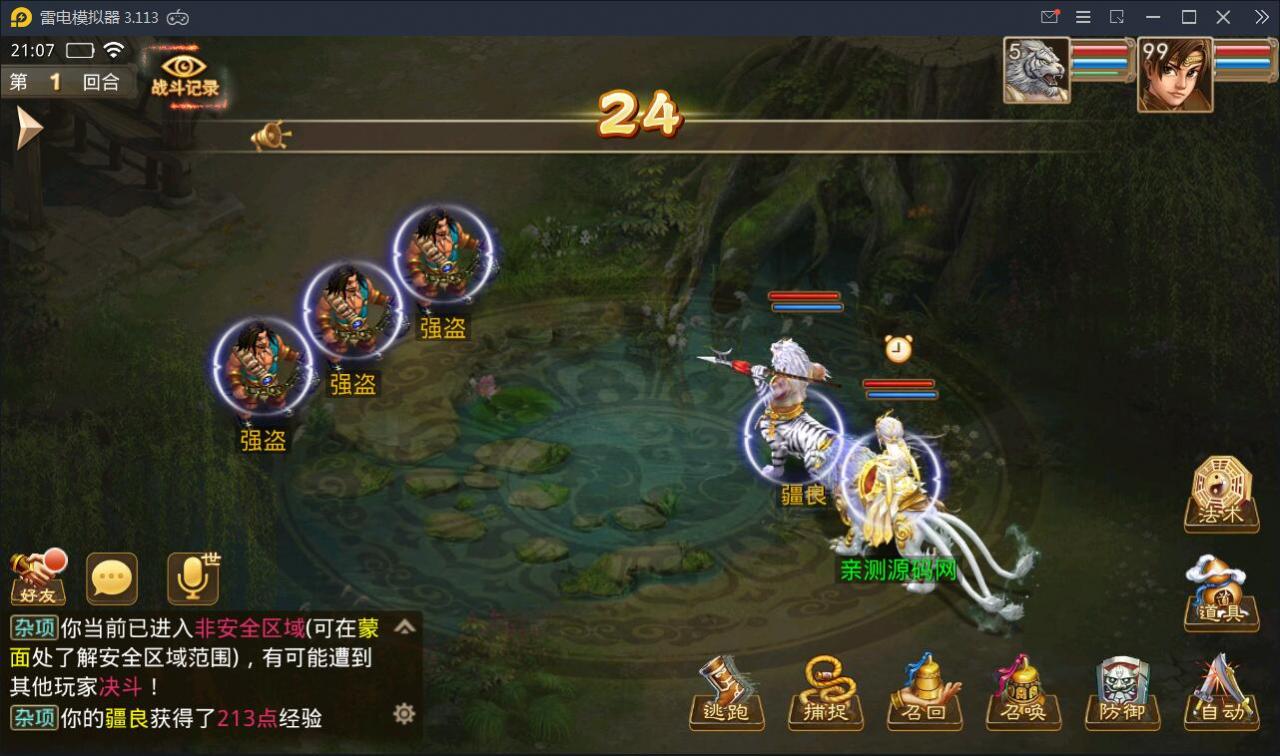Toggle 防御 defend stance
Screen dimensions: 1280x756
(1122, 692)
